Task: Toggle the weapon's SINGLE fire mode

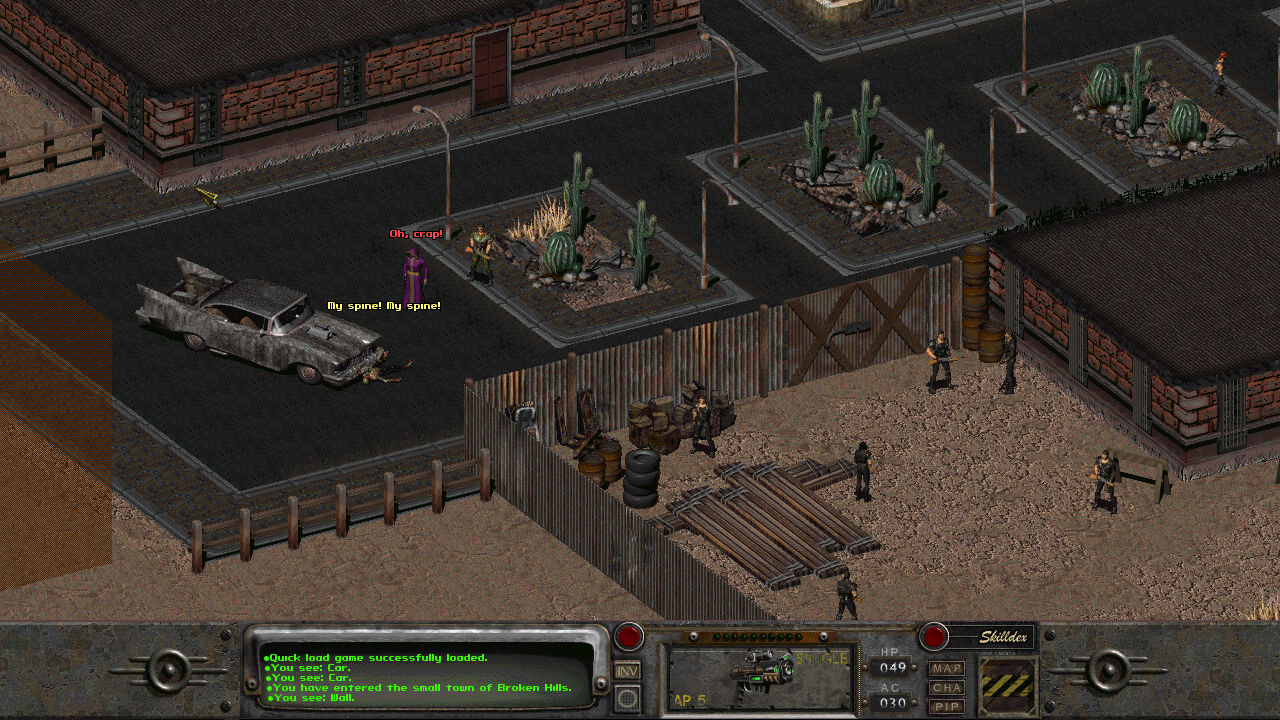Action: [821, 657]
